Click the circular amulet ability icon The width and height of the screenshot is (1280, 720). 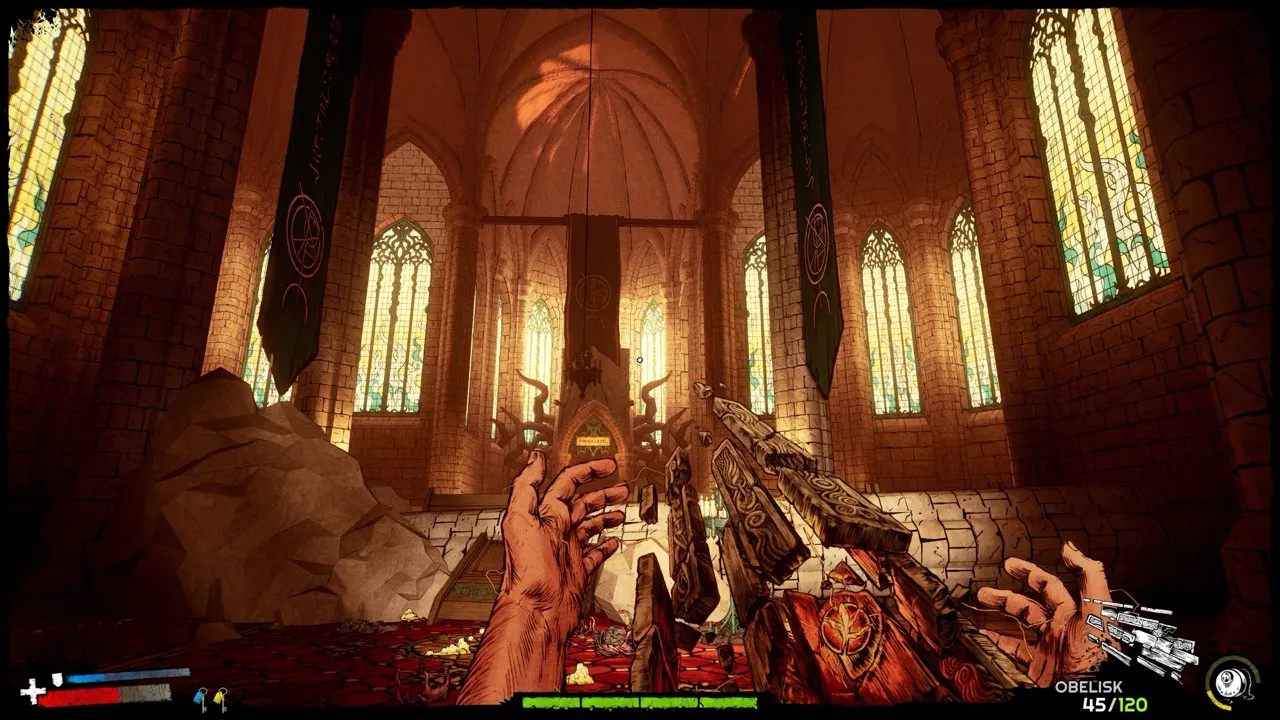tap(1231, 682)
